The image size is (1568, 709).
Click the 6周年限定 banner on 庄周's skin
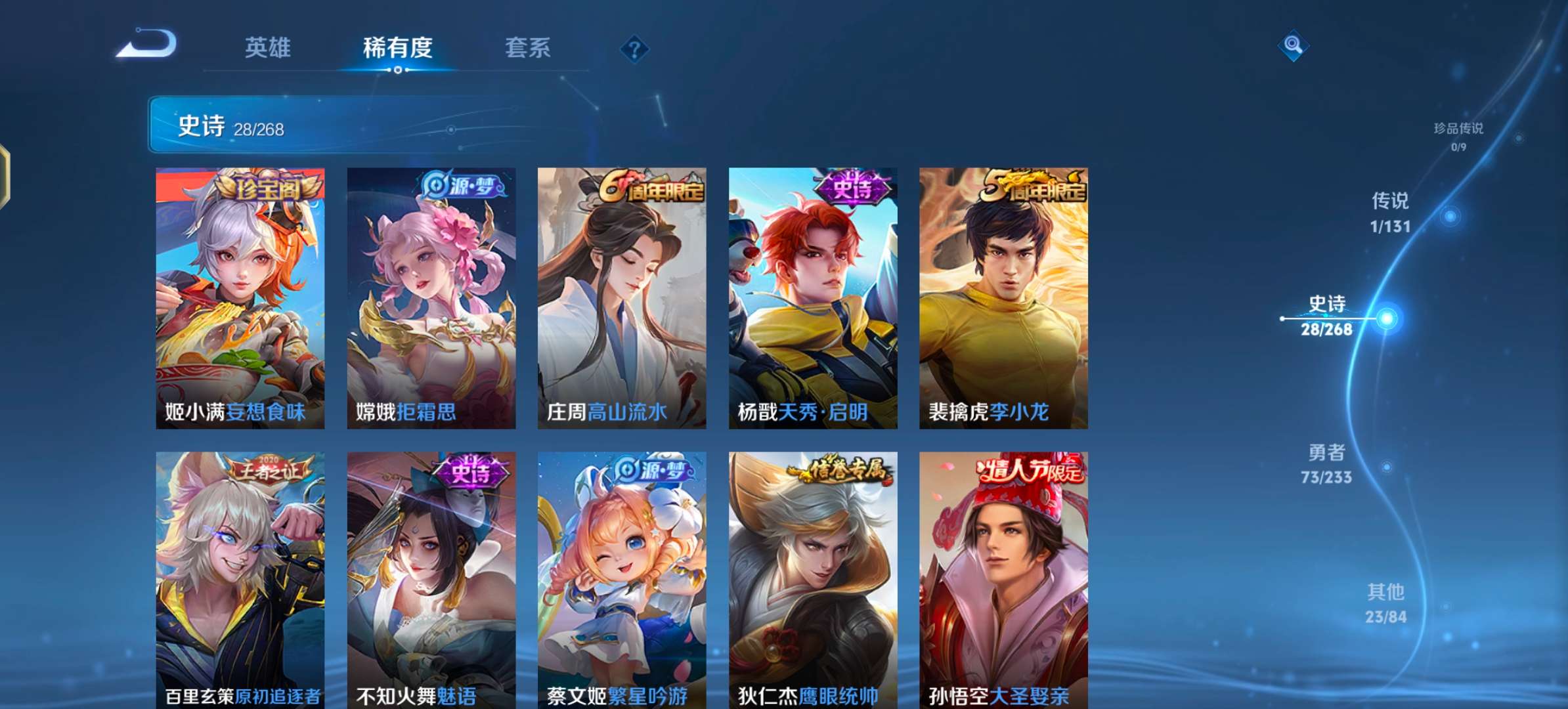click(649, 188)
